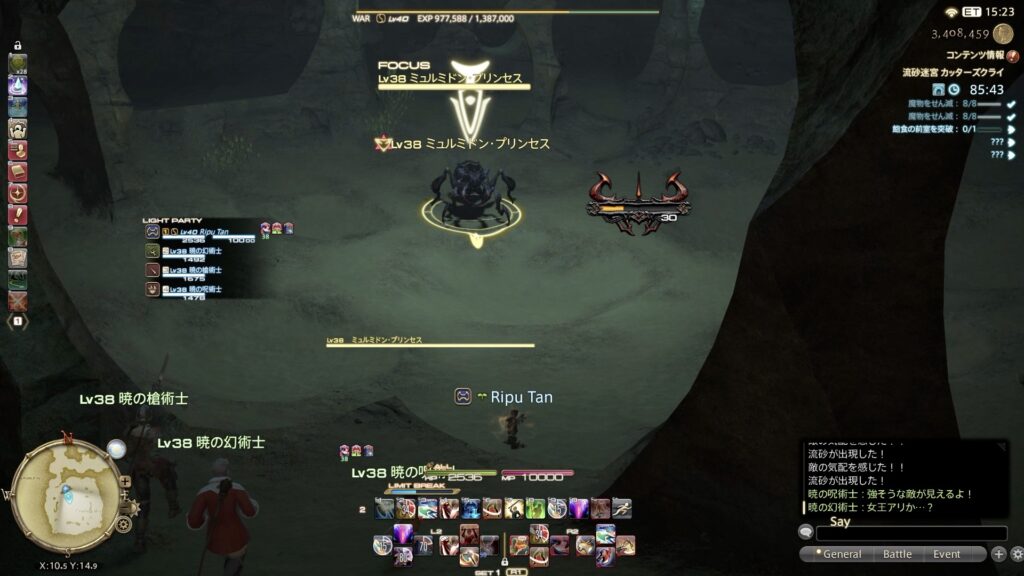Add a new chat tab with plus button
This screenshot has width=1024, height=576.
[998, 554]
